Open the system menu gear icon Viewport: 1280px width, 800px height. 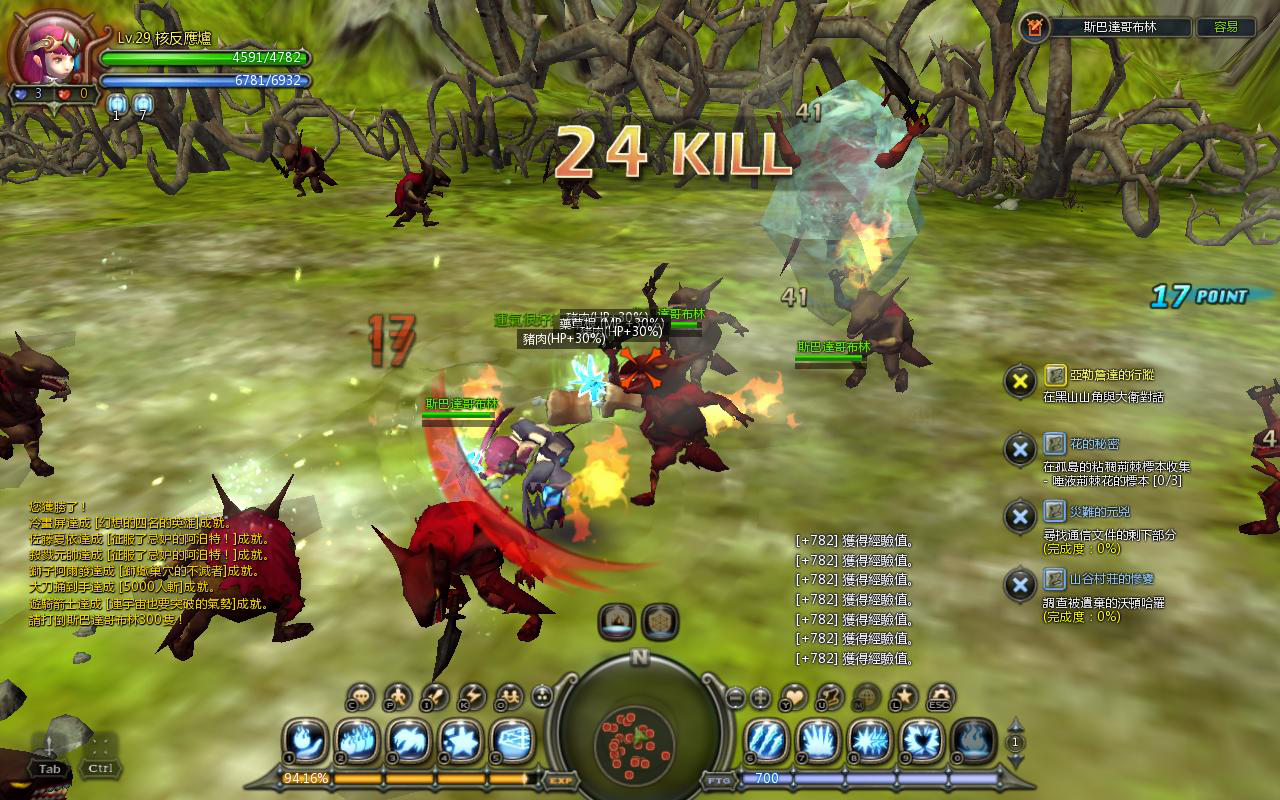click(x=941, y=696)
